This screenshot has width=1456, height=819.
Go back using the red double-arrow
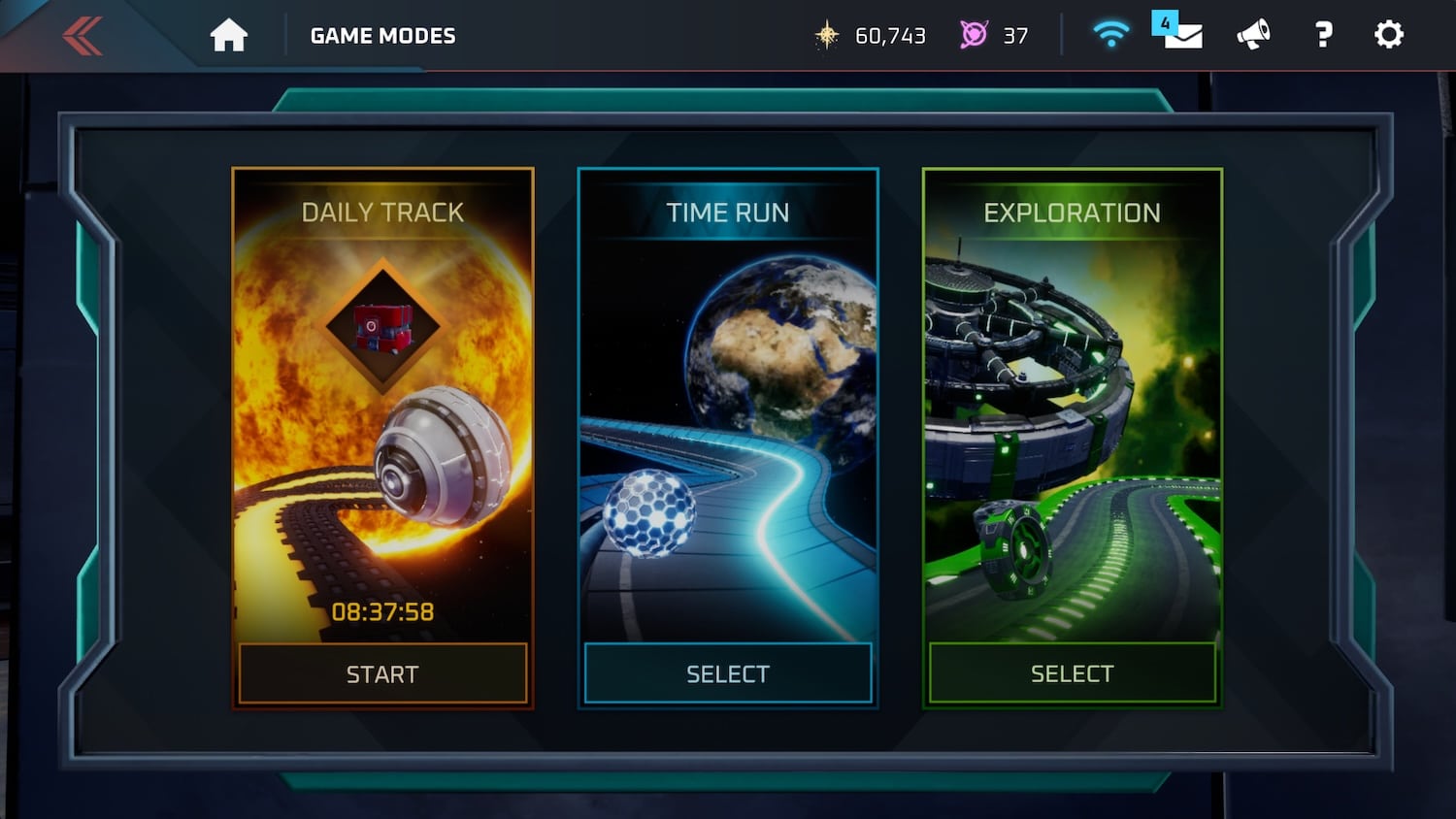tap(83, 37)
